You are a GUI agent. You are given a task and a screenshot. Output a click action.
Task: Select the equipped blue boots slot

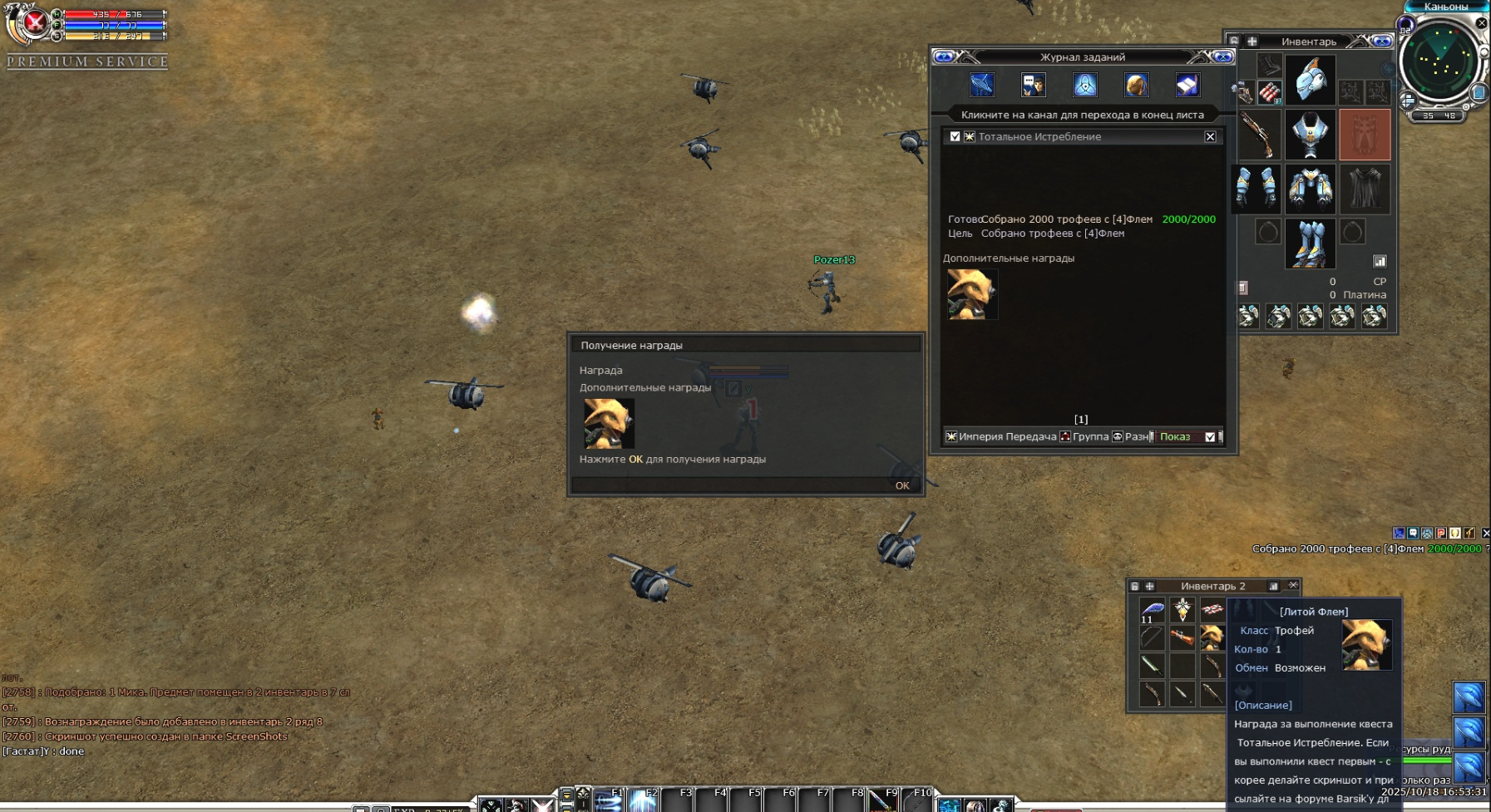(1310, 243)
